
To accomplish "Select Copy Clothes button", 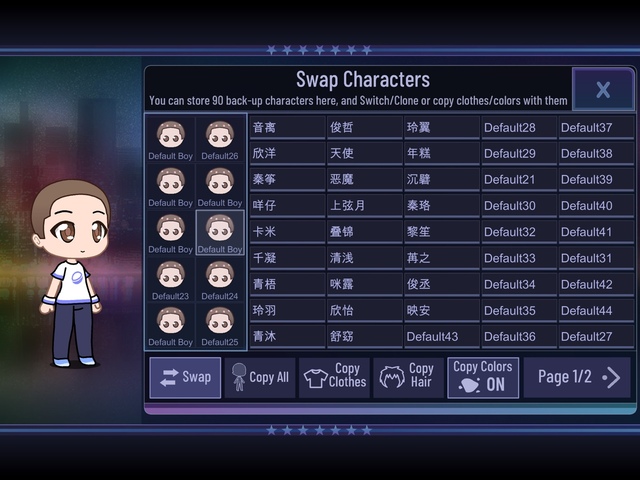I will [334, 377].
